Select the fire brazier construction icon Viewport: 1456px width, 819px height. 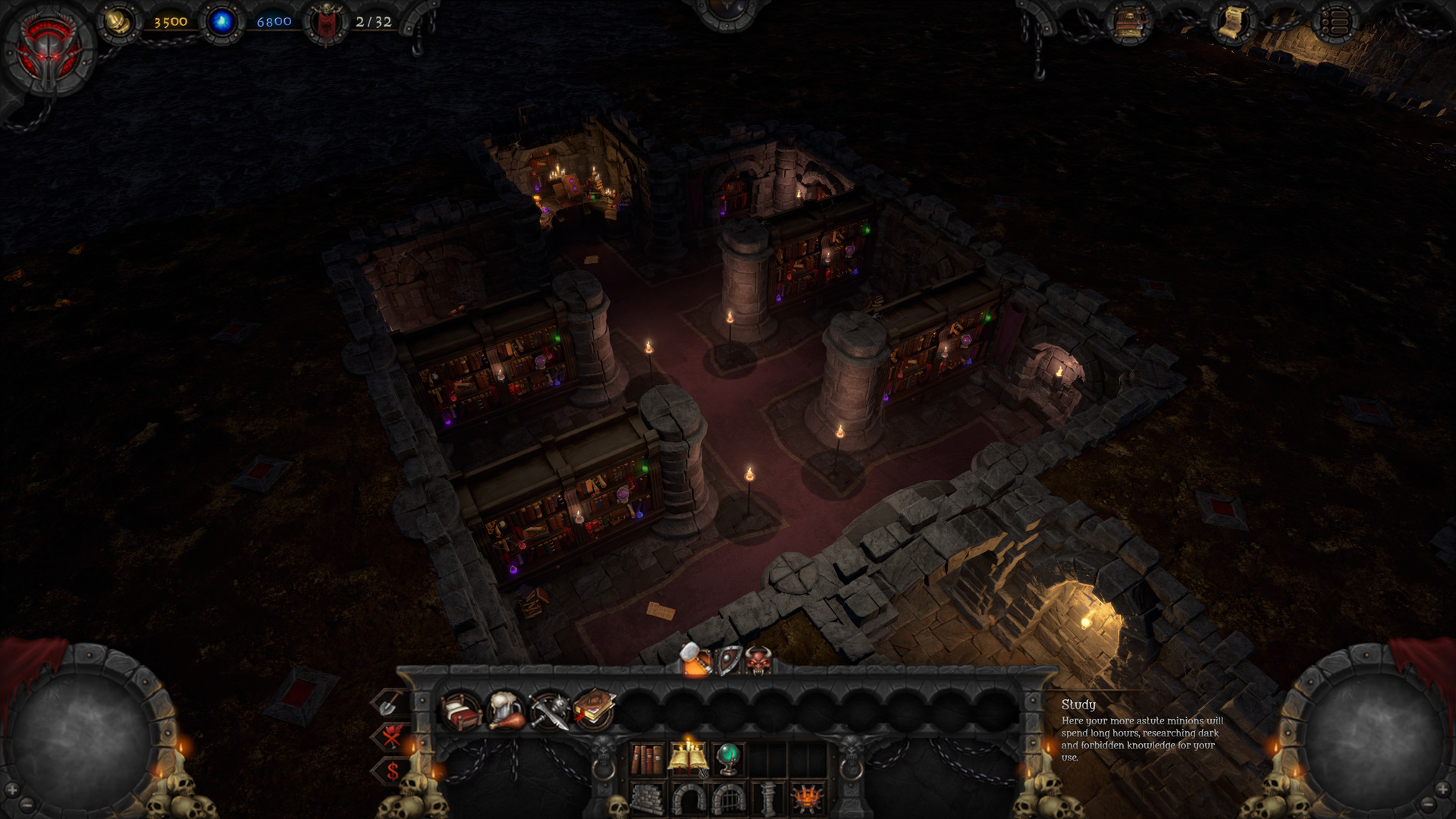click(x=806, y=799)
